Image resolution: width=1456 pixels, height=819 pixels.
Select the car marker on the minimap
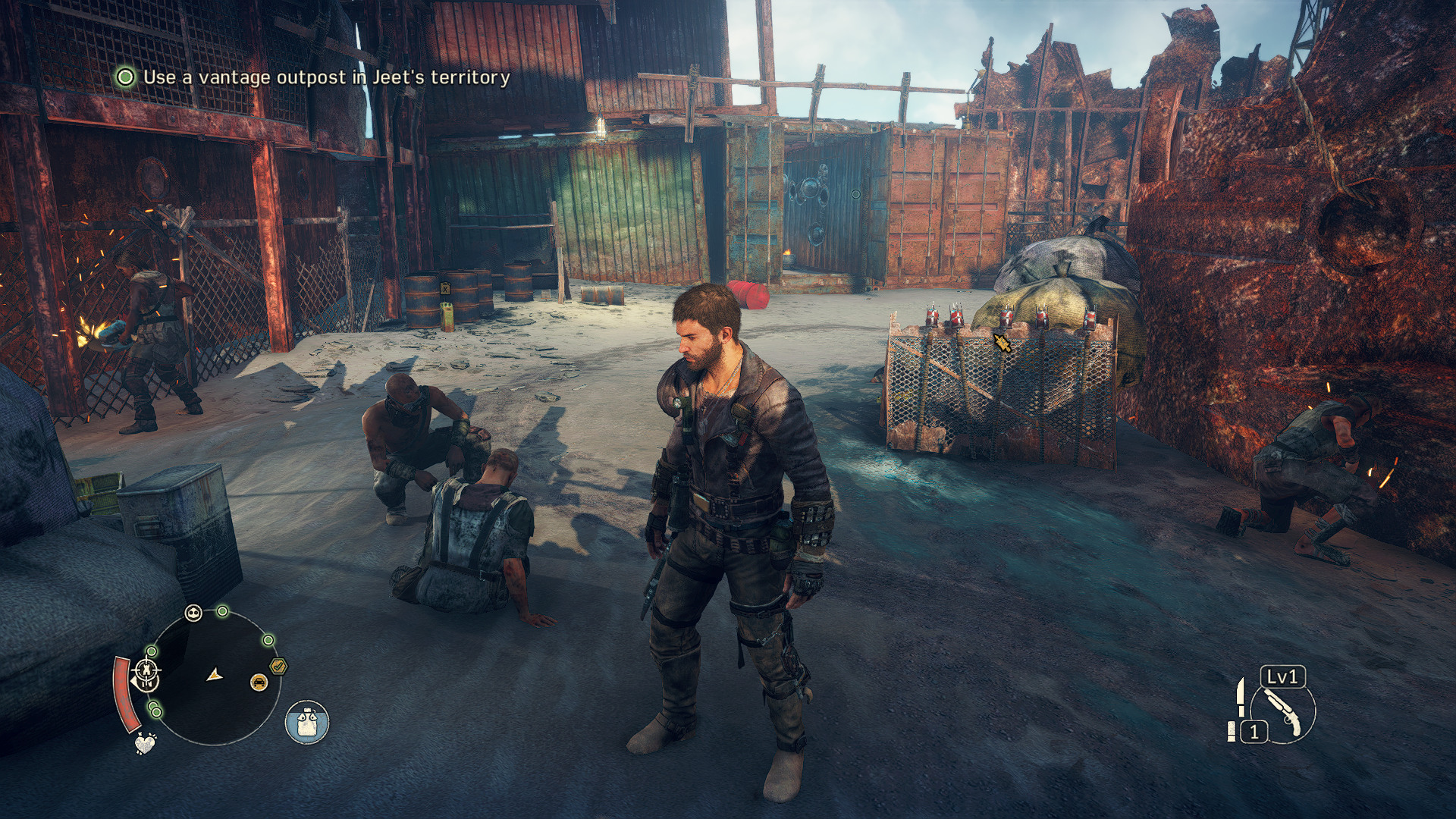[259, 682]
